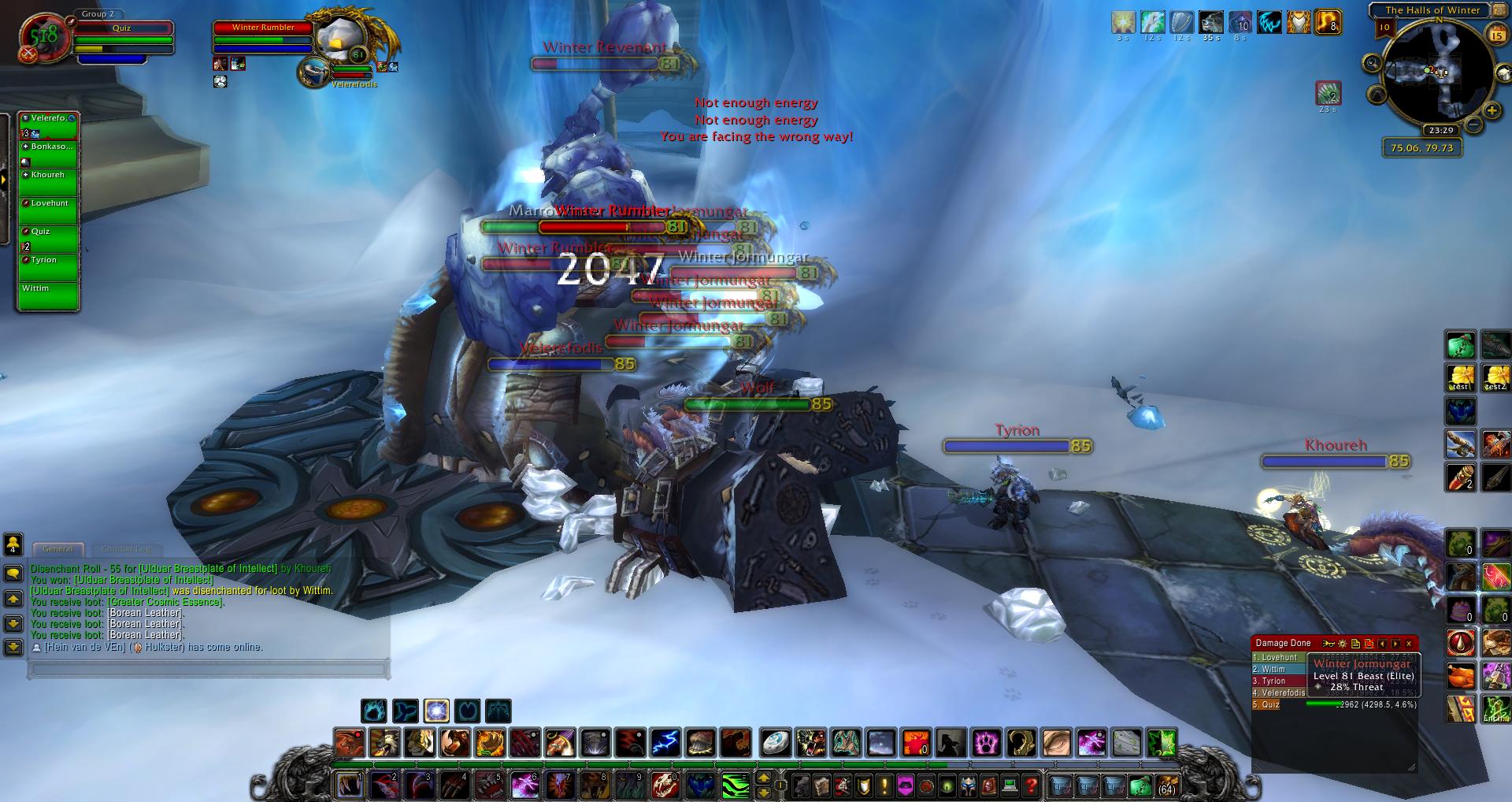This screenshot has height=802, width=1512.
Task: Open the yellow exclamation quest log button
Action: coord(884,785)
